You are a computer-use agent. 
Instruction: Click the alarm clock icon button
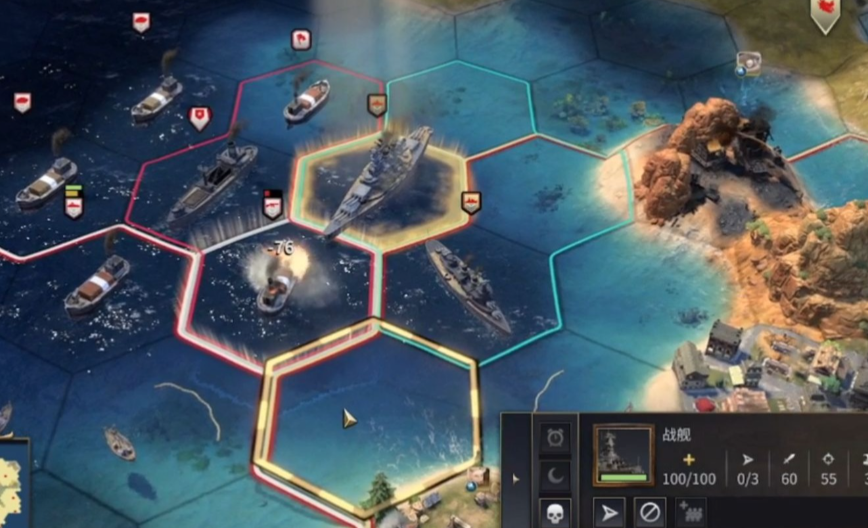click(555, 438)
